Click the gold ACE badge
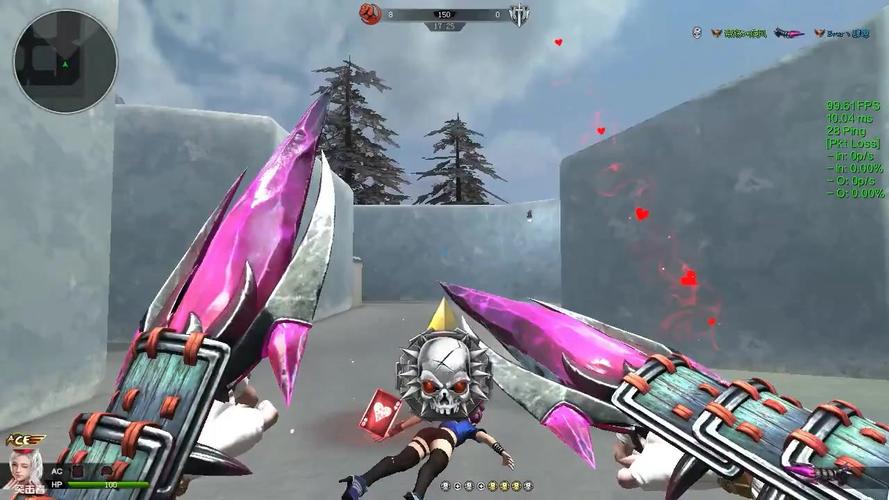889x500 pixels. click(x=25, y=440)
